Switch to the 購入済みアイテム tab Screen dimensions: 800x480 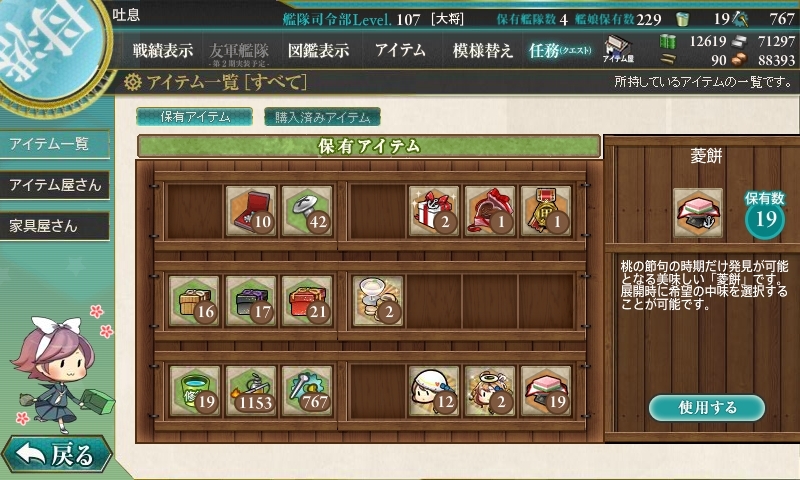click(322, 117)
